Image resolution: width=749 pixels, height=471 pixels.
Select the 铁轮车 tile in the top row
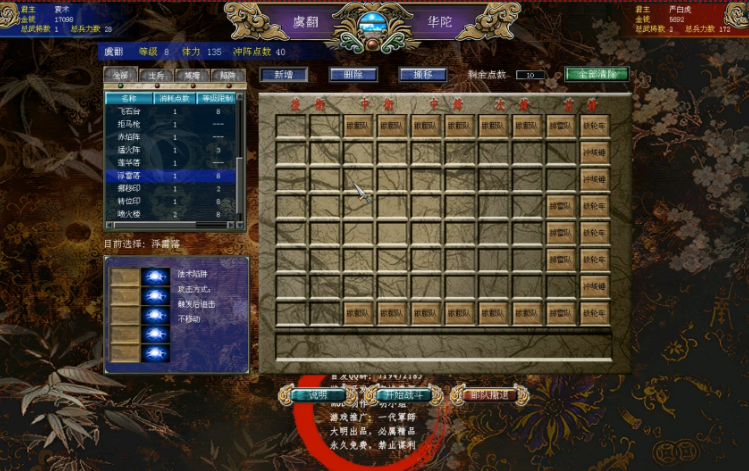pos(594,126)
